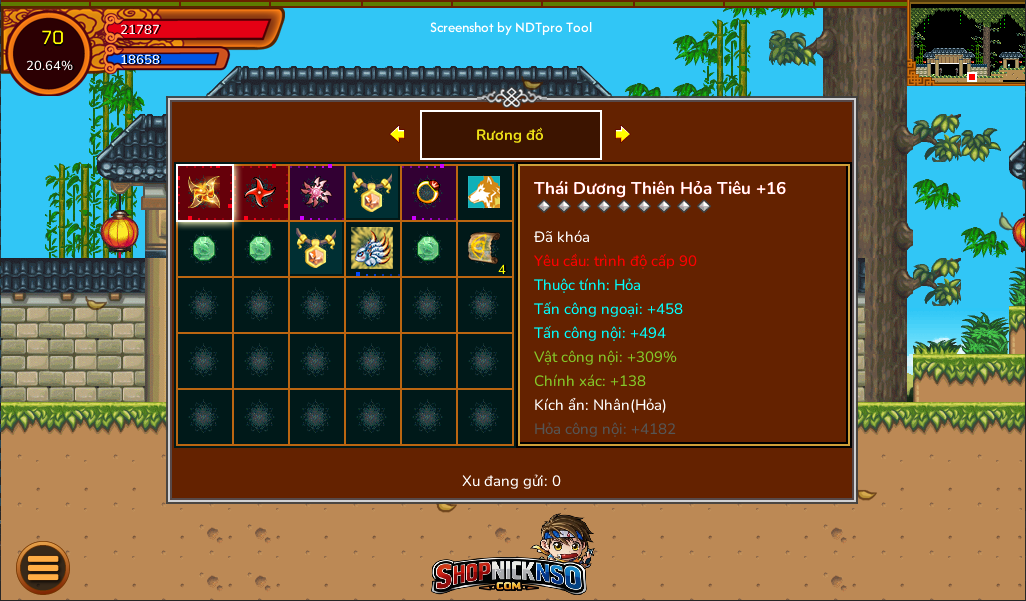Choose the scroll stack of 4
The width and height of the screenshot is (1026, 601).
(x=485, y=249)
